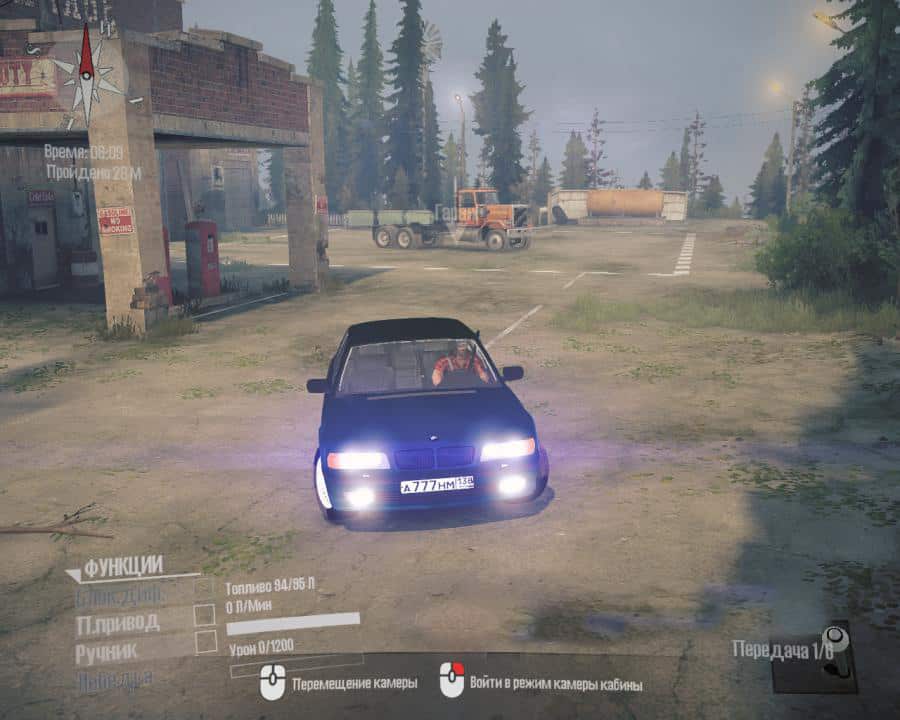The image size is (900, 720).
Task: Toggle the Блок.дифф. differential lock checkbox
Action: point(204,588)
